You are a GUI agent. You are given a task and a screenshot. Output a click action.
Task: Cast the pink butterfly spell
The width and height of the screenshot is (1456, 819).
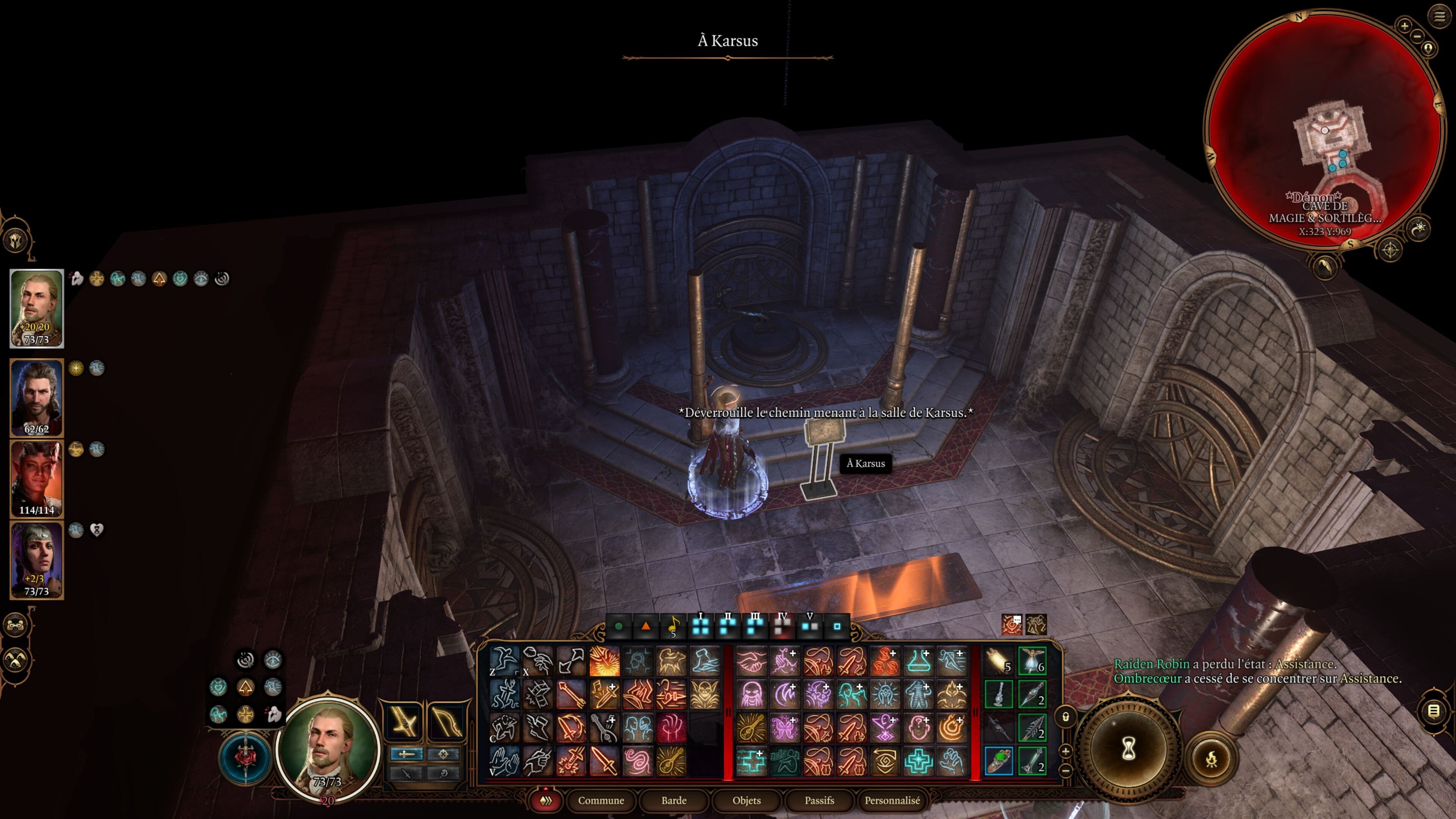[784, 728]
